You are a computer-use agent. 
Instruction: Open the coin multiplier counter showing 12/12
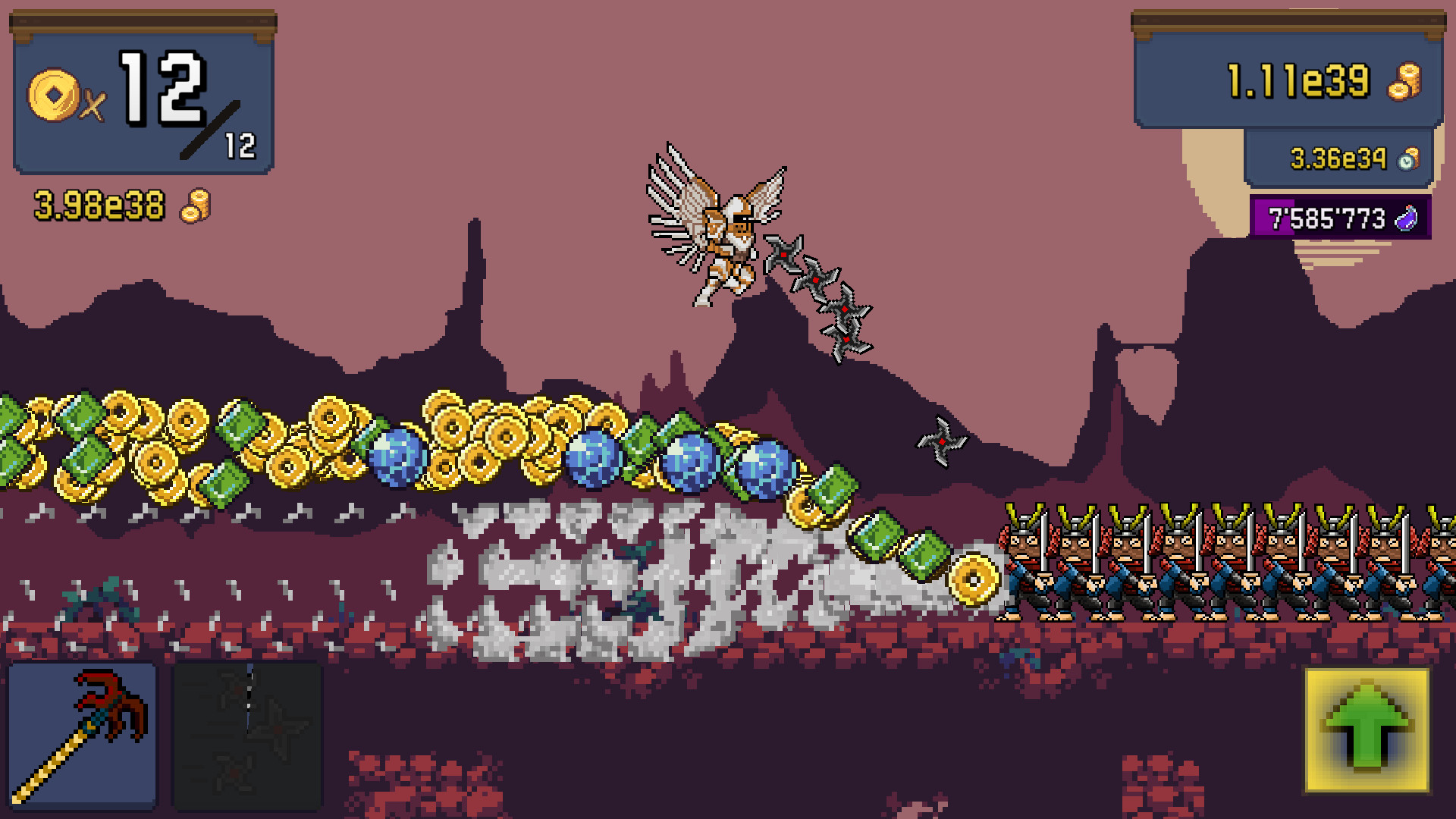click(x=144, y=91)
